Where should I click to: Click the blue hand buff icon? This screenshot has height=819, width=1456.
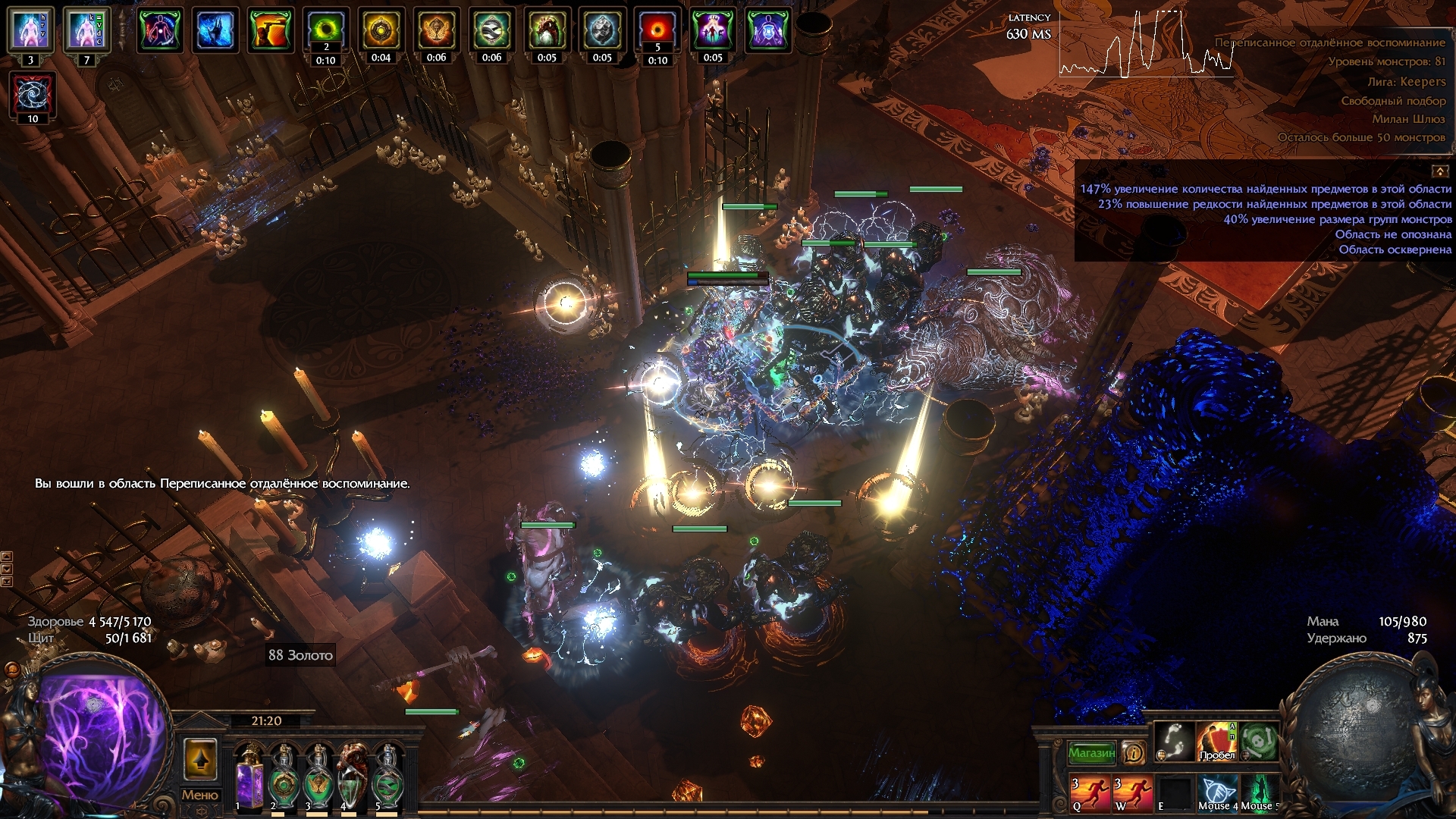point(215,31)
